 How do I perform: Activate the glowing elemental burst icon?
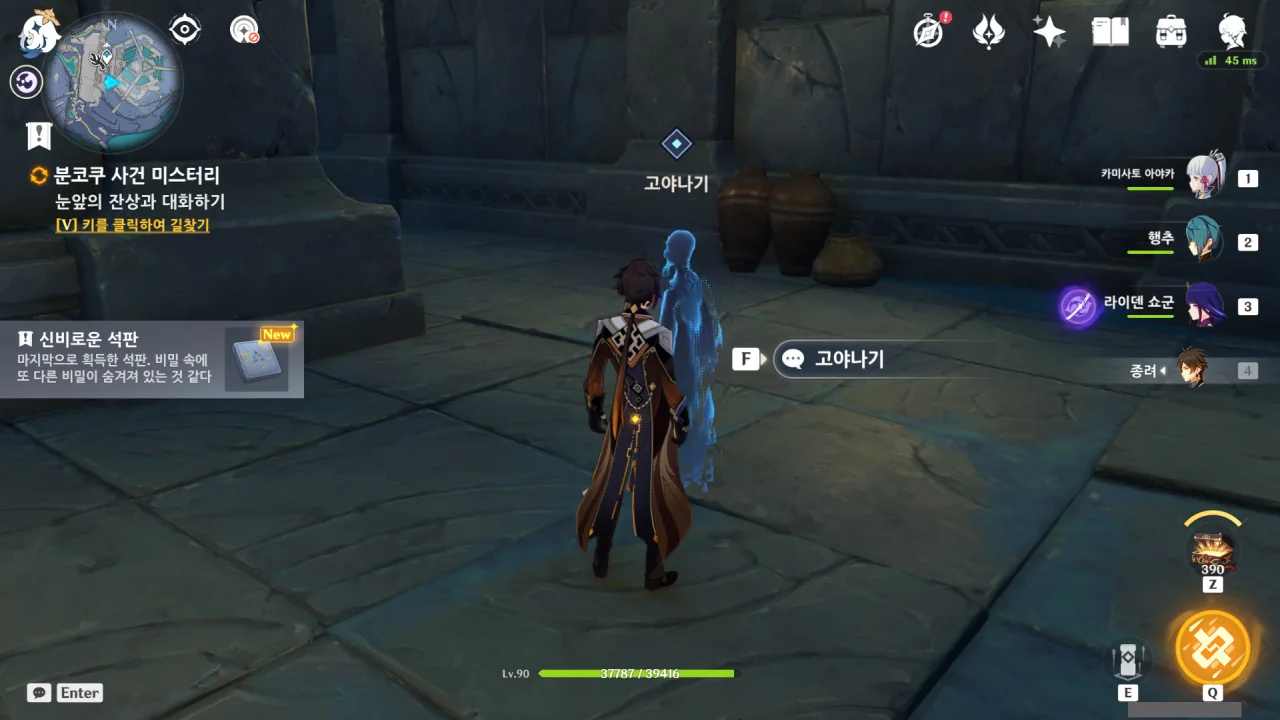(x=1212, y=646)
